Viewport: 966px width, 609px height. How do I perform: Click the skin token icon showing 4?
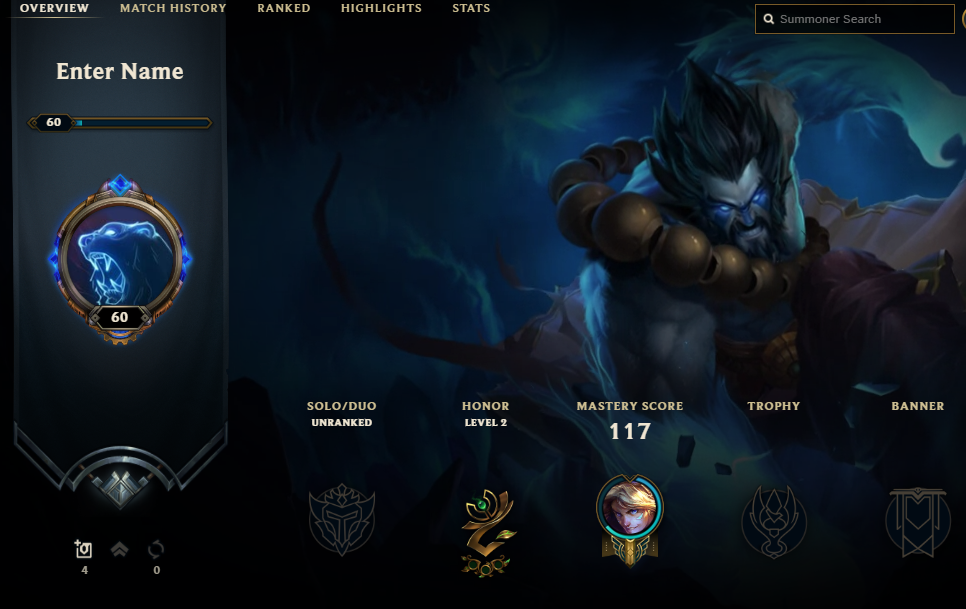point(84,549)
